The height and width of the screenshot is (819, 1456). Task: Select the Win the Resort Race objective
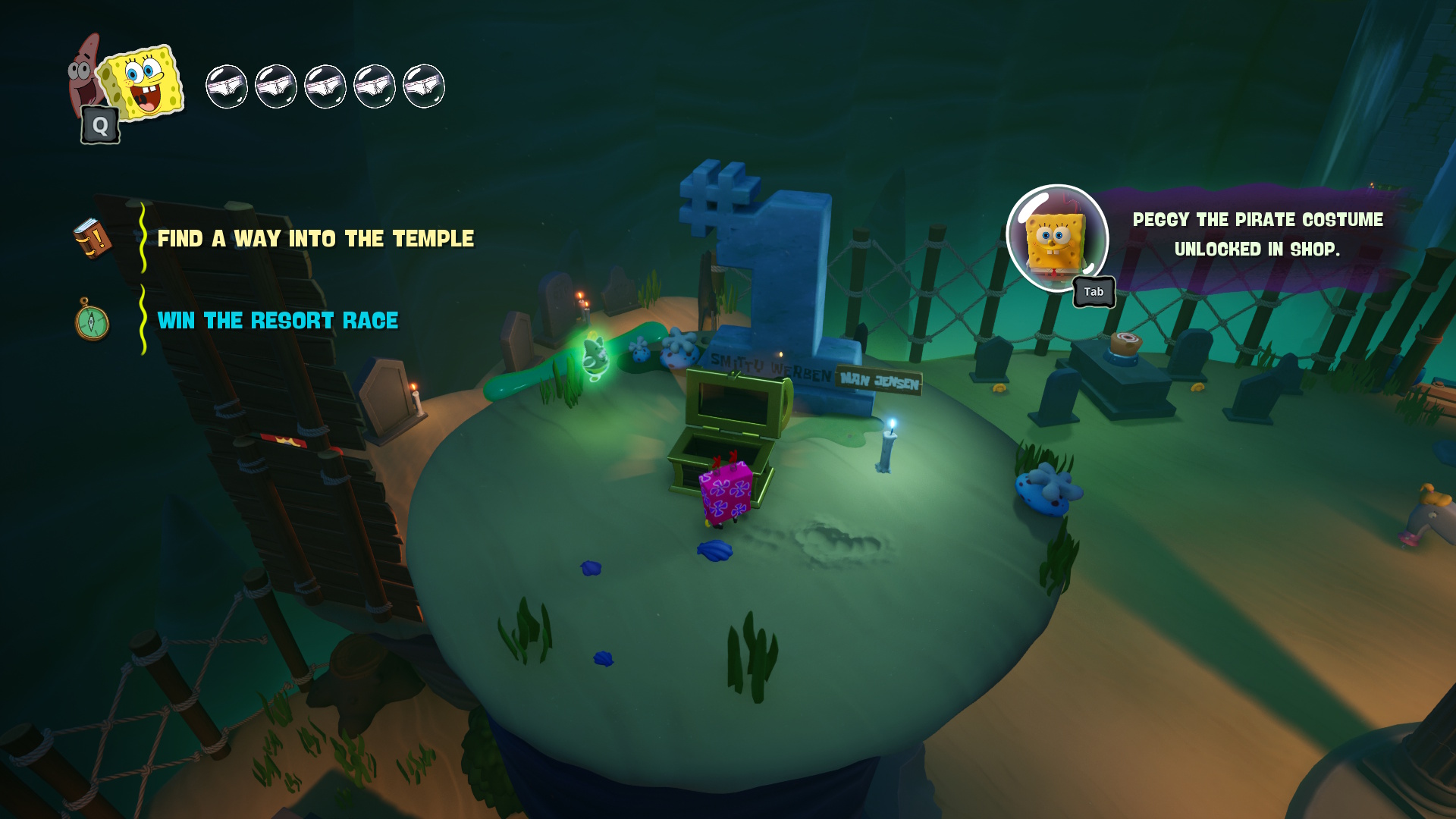278,321
